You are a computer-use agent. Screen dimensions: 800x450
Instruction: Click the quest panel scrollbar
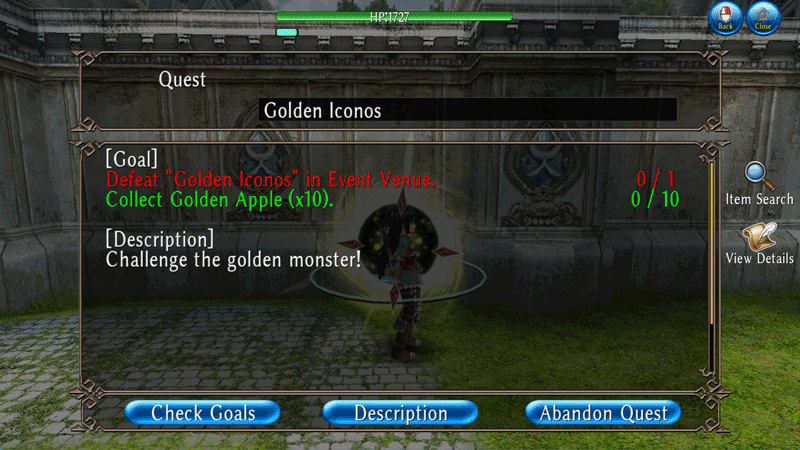pos(712,260)
